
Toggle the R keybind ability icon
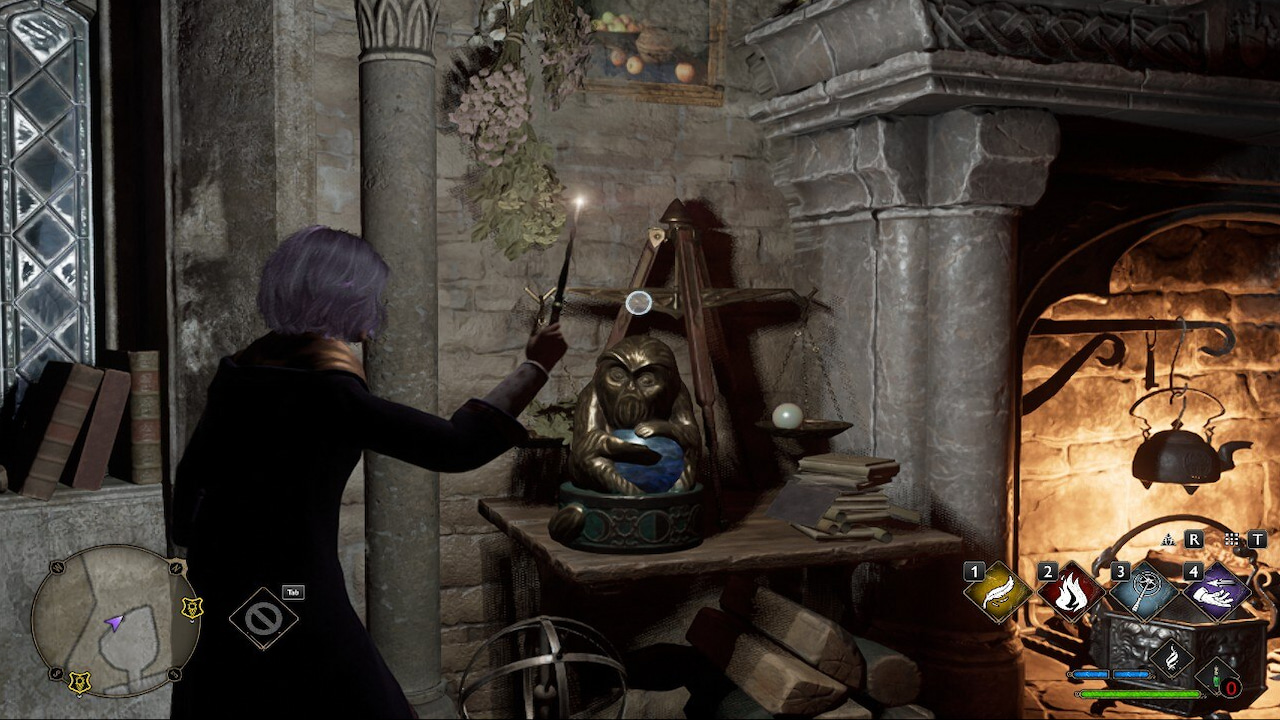click(x=1194, y=539)
